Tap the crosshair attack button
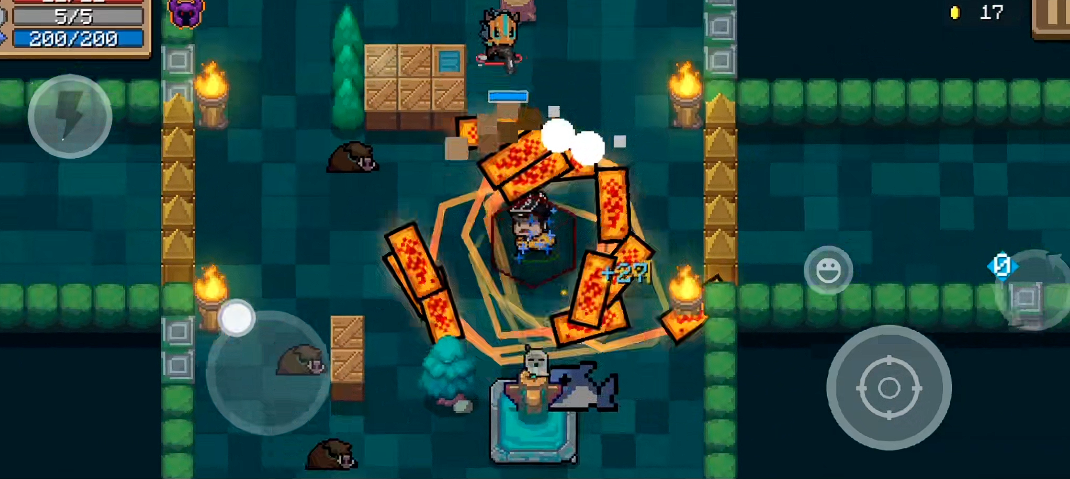Image resolution: width=1070 pixels, height=479 pixels. coord(888,387)
